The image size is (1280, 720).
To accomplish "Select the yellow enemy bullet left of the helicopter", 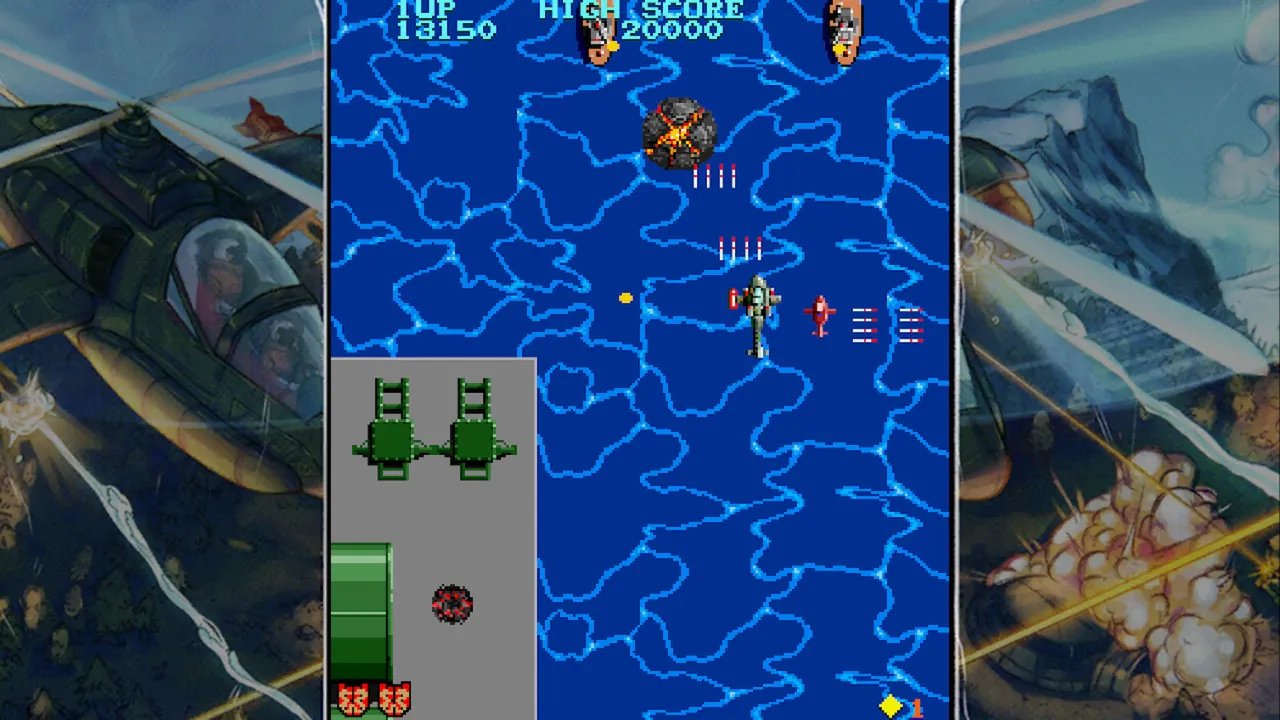I will 625,295.
